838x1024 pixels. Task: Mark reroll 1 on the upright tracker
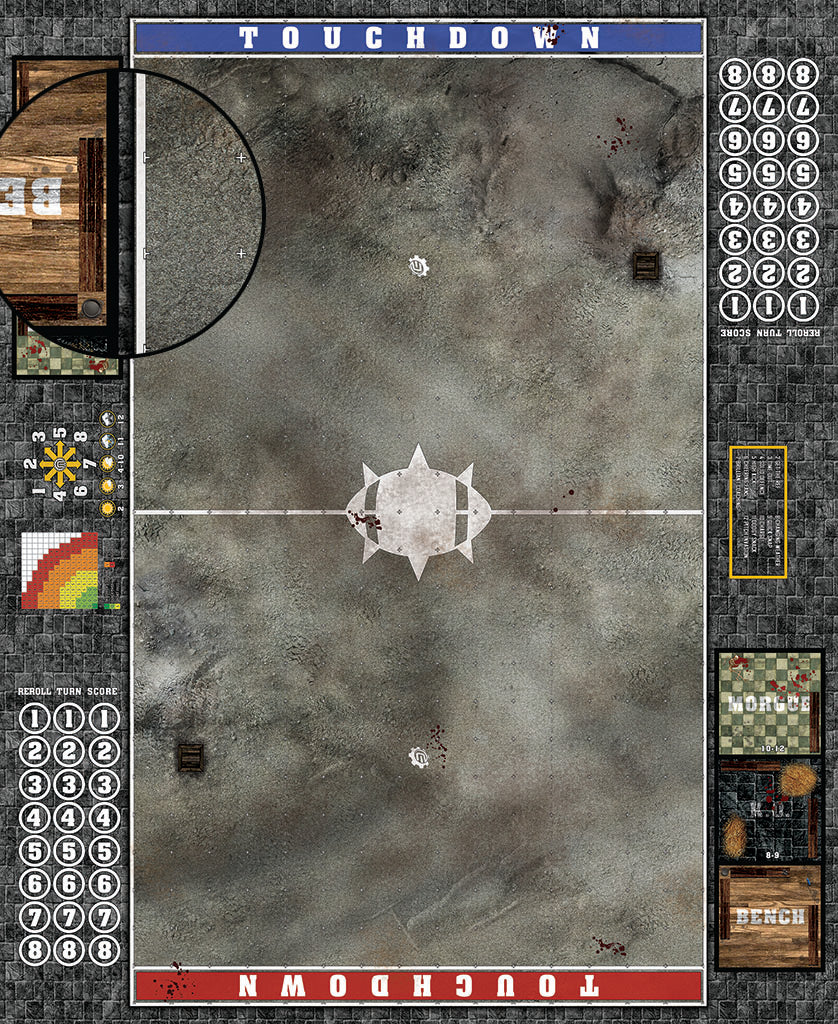[35, 719]
